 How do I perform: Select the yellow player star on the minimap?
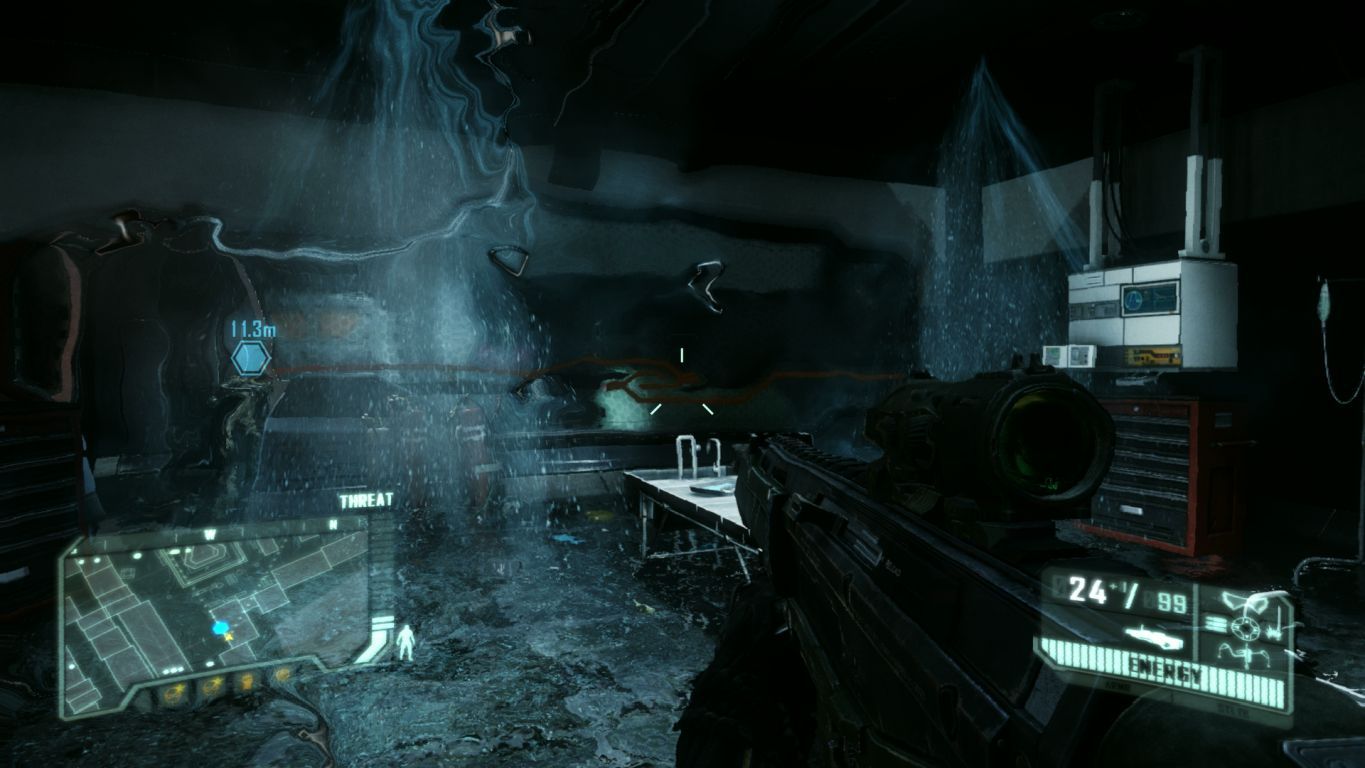tap(228, 638)
